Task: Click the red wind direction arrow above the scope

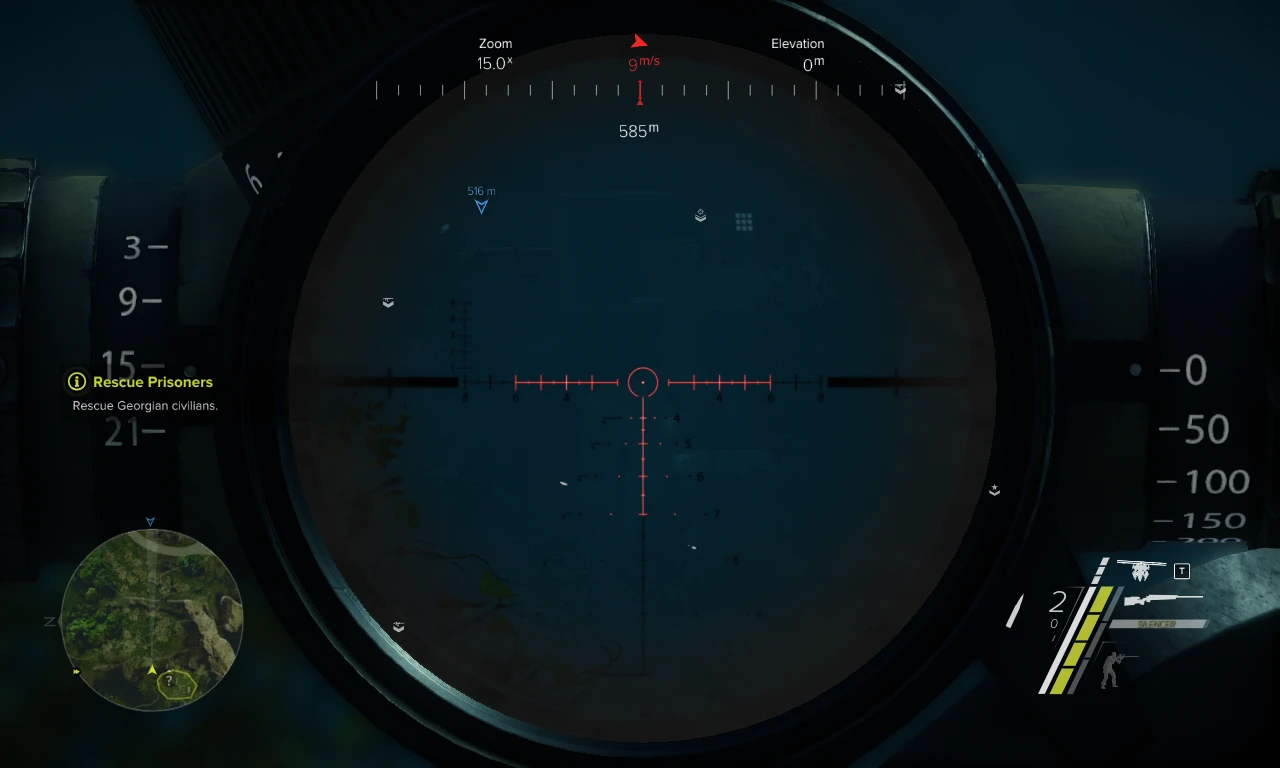Action: coord(639,40)
